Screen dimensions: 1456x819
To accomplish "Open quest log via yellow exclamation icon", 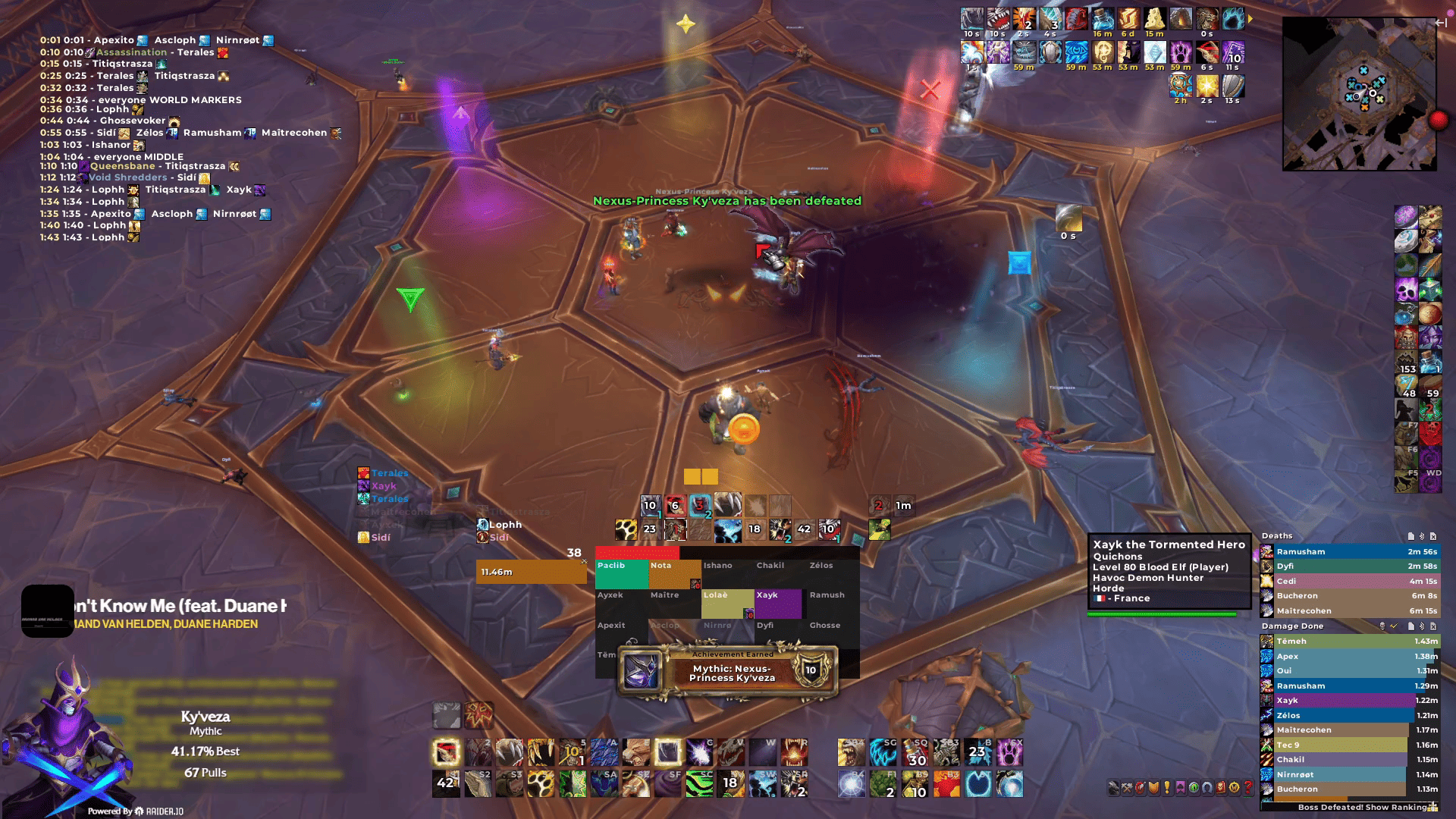I will click(1167, 788).
